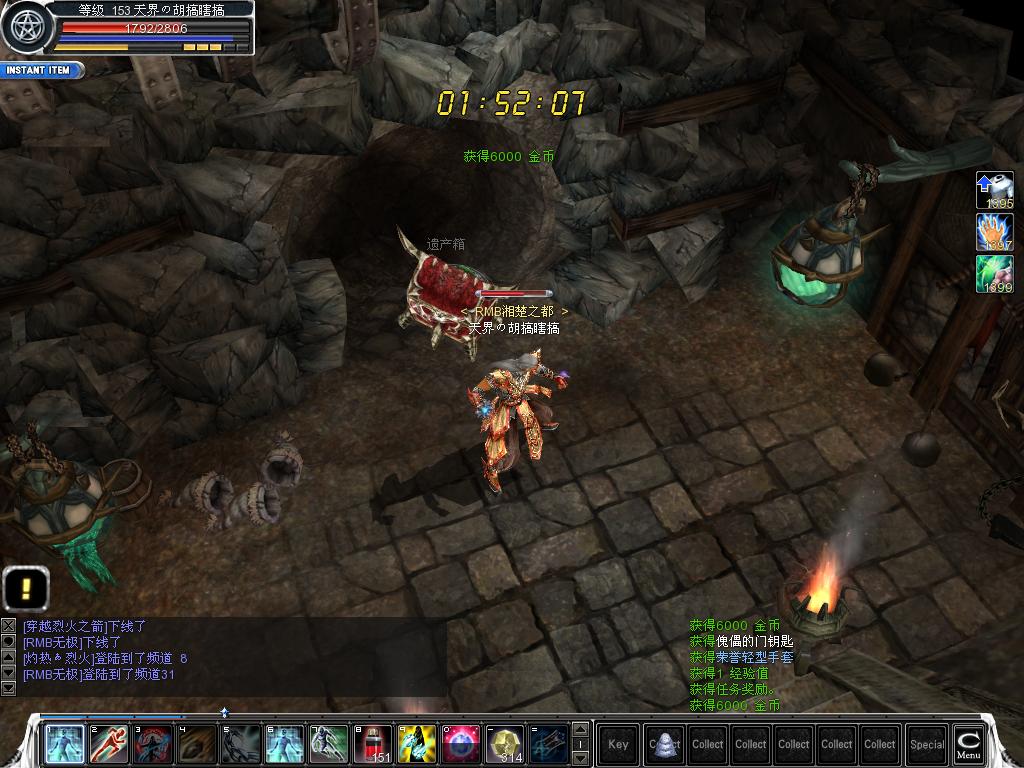
Task: Click the Key button on the bottom bar
Action: pos(618,744)
